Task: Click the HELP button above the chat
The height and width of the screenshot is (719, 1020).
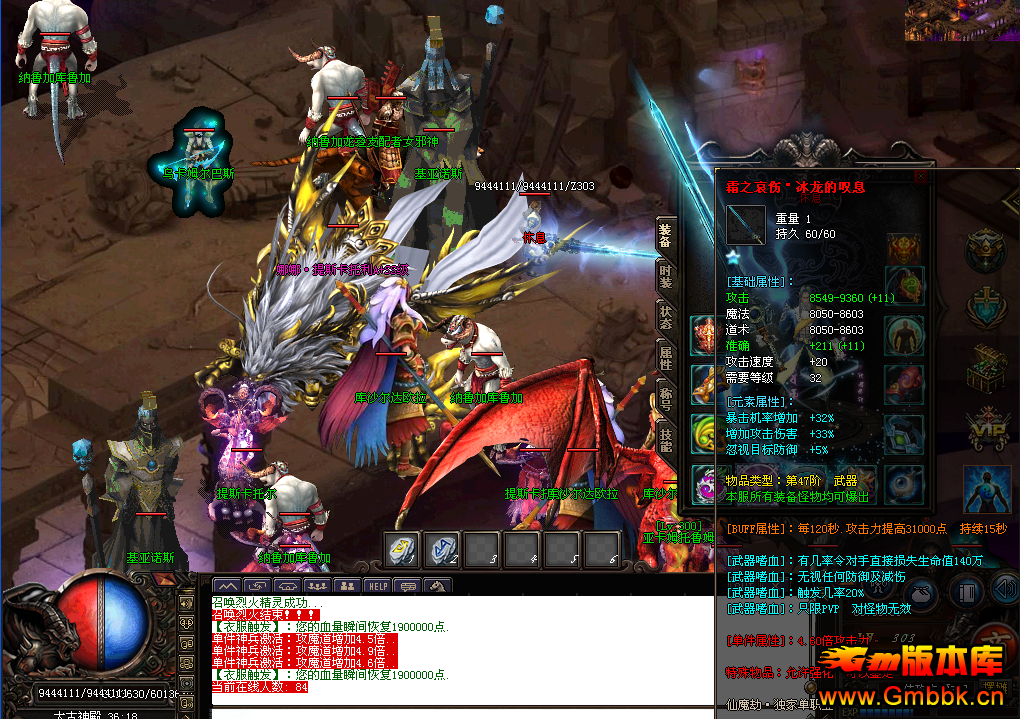Action: point(377,586)
